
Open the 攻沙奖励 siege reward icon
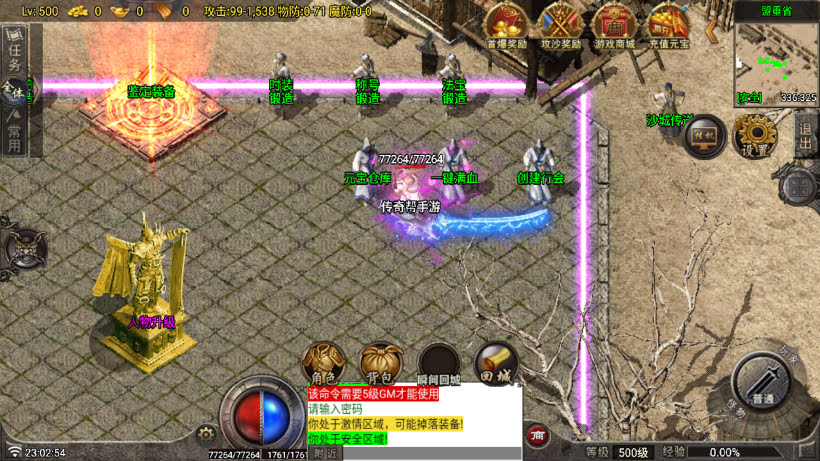point(560,25)
